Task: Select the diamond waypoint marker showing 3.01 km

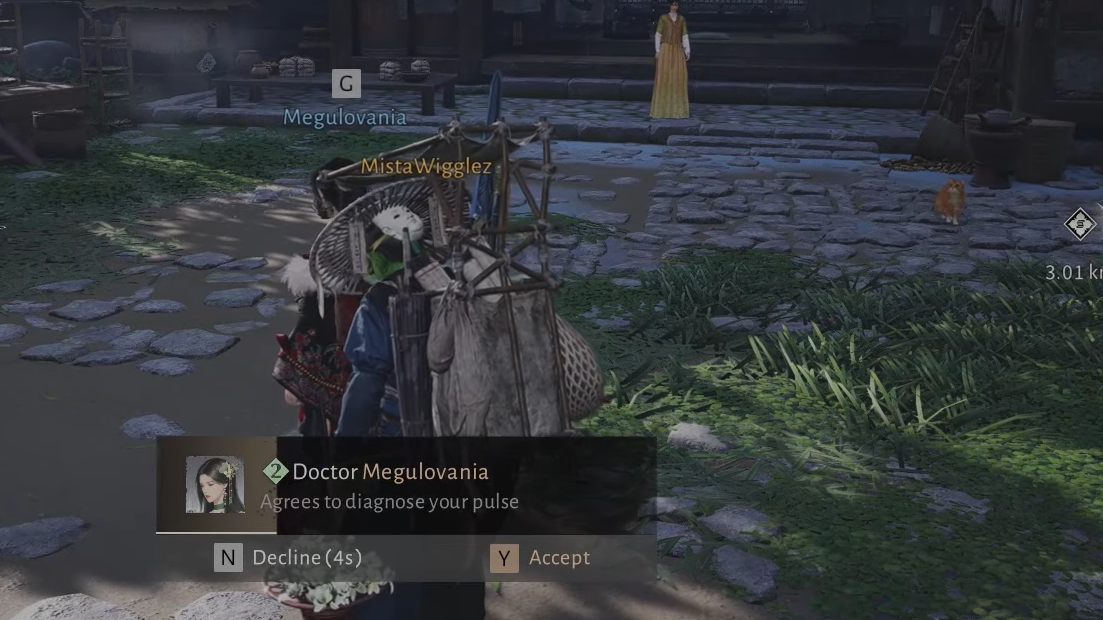Action: coord(1080,224)
